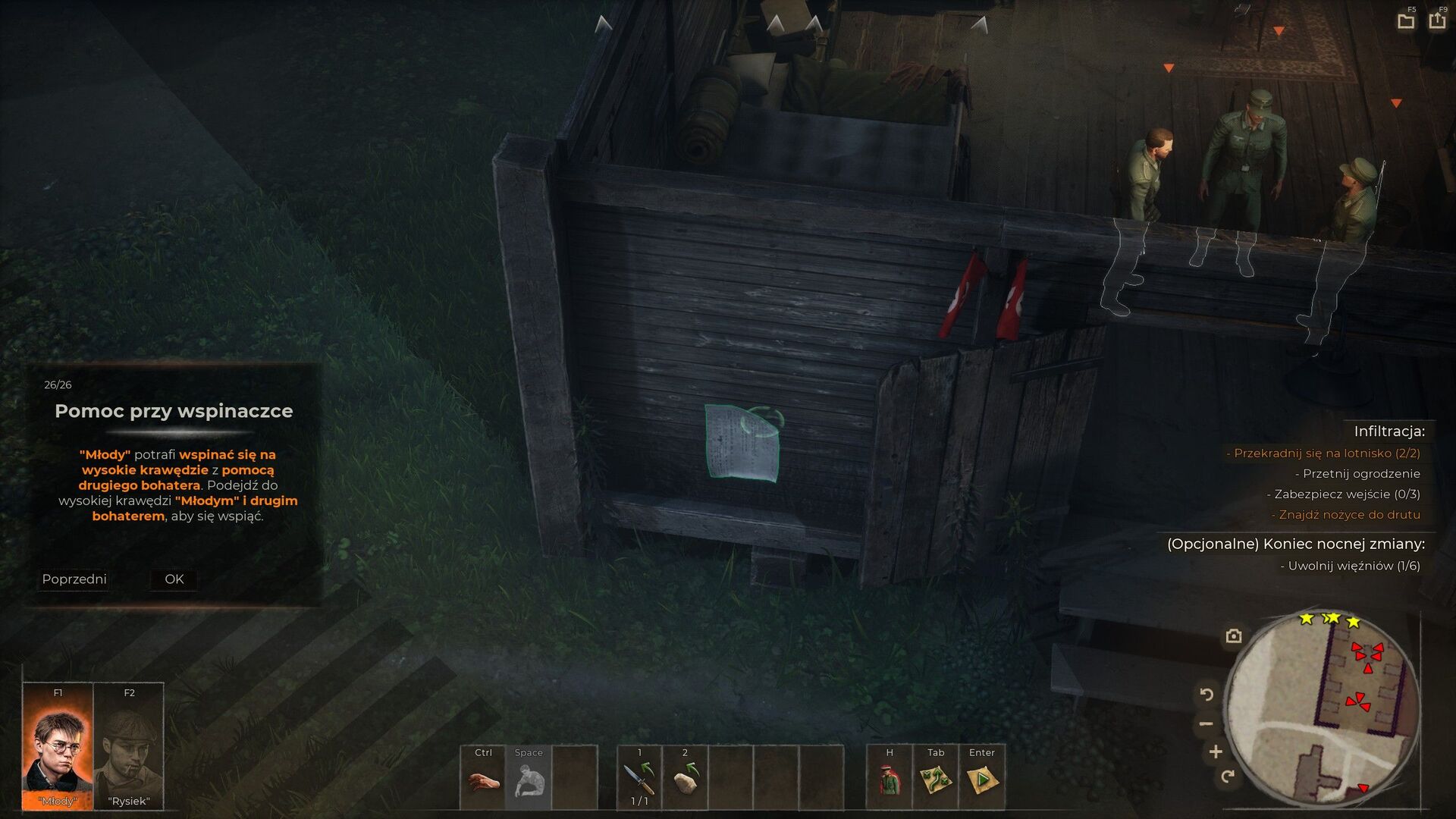
Task: Confirm the tutorial with OK
Action: [x=174, y=579]
